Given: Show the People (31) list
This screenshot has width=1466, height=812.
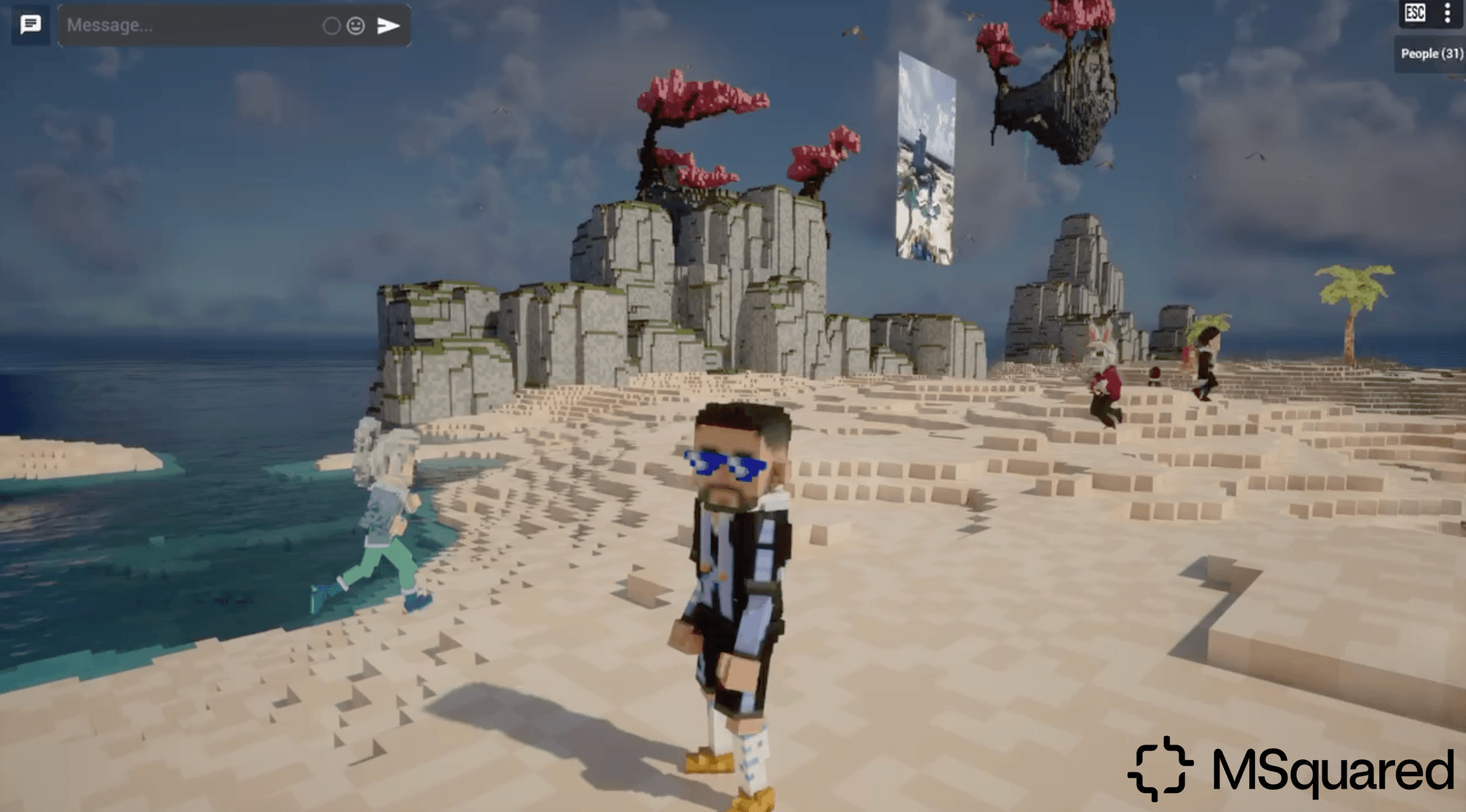Looking at the screenshot, I should [1431, 53].
